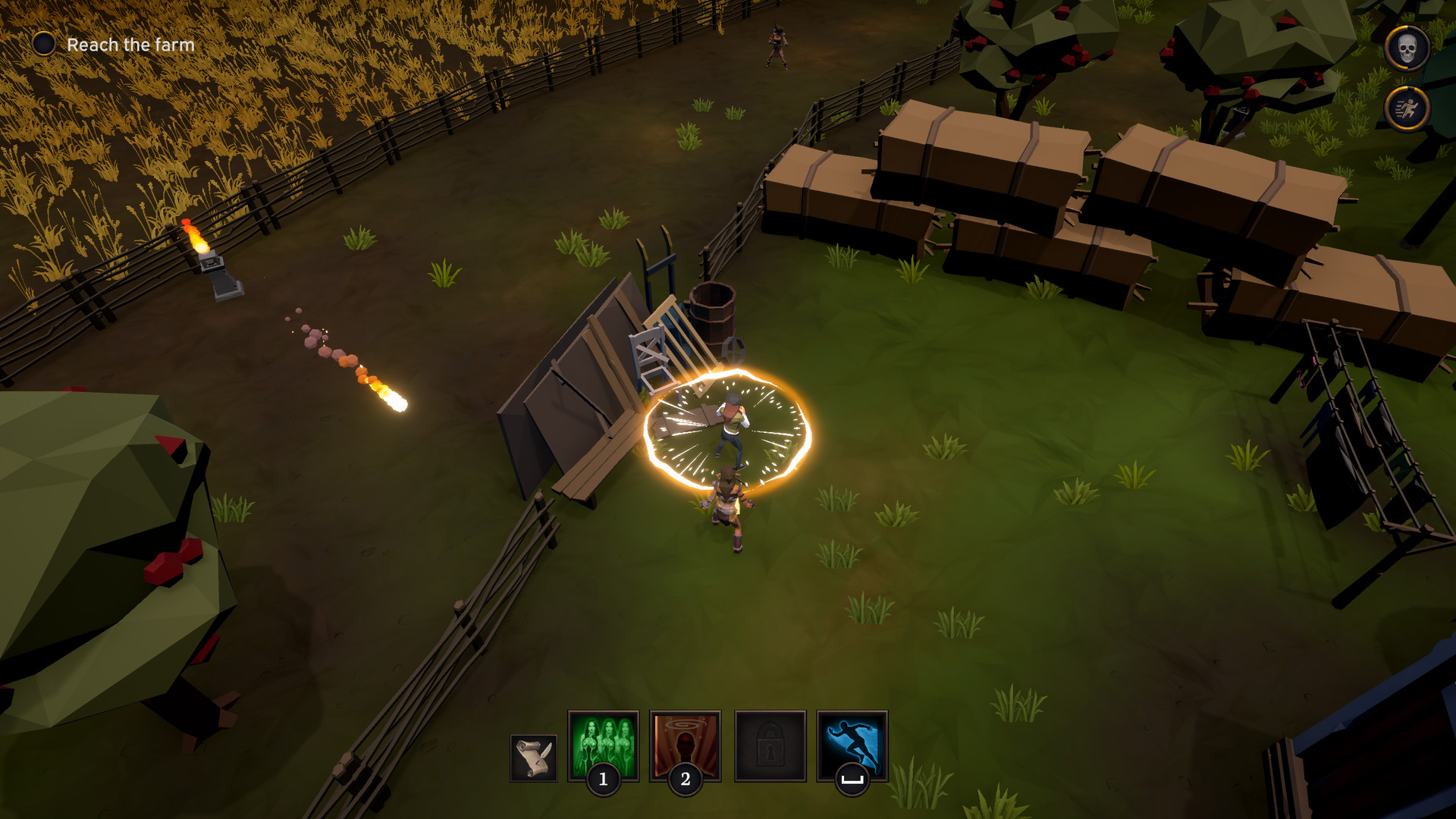This screenshot has height=819, width=1456.
Task: Click the skull status indicator
Action: pos(1407,45)
